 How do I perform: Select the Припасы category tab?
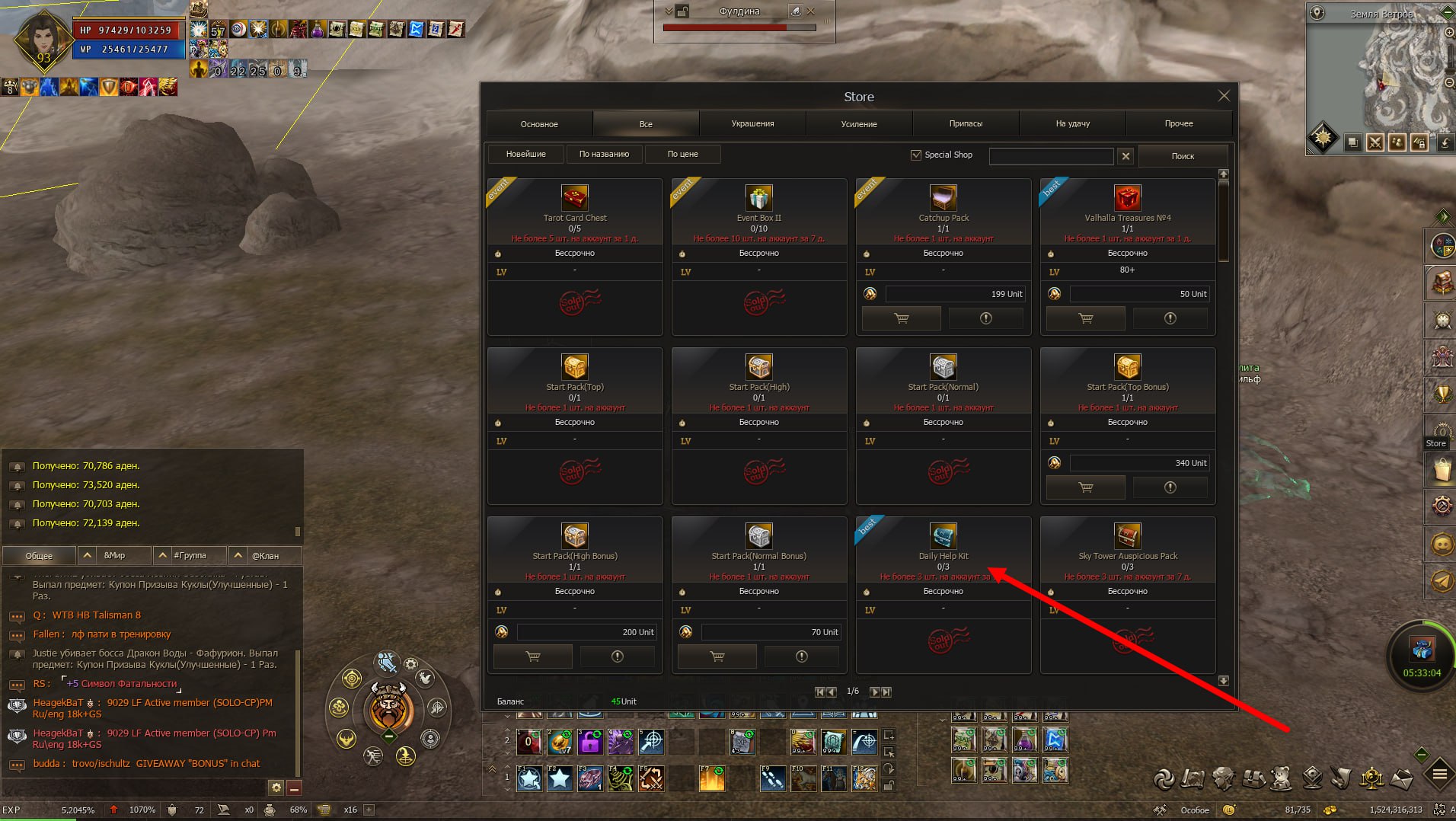966,123
